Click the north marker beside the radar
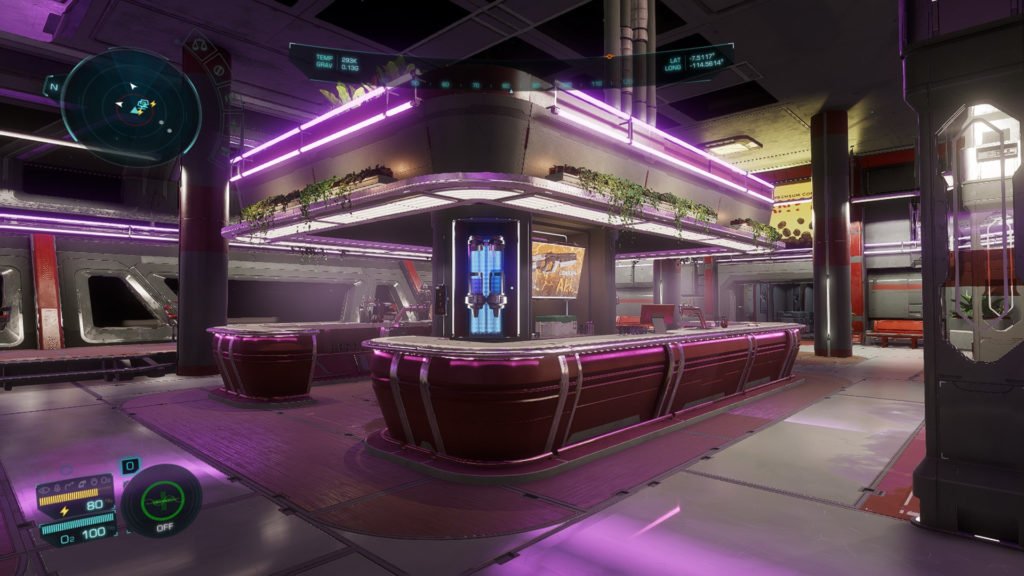Viewport: 1024px width, 576px height. [52, 87]
